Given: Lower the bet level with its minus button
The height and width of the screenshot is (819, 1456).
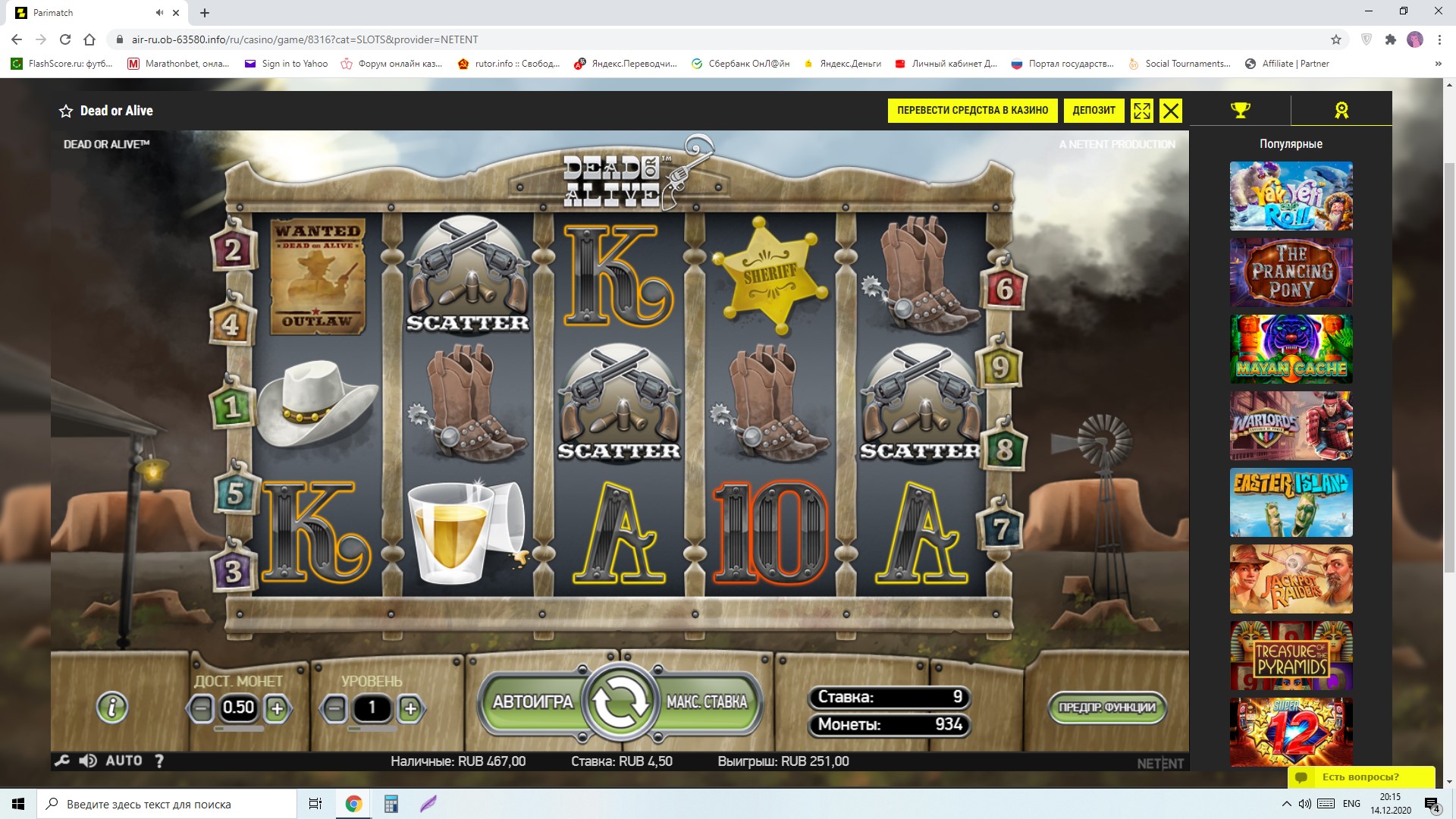Looking at the screenshot, I should (334, 709).
